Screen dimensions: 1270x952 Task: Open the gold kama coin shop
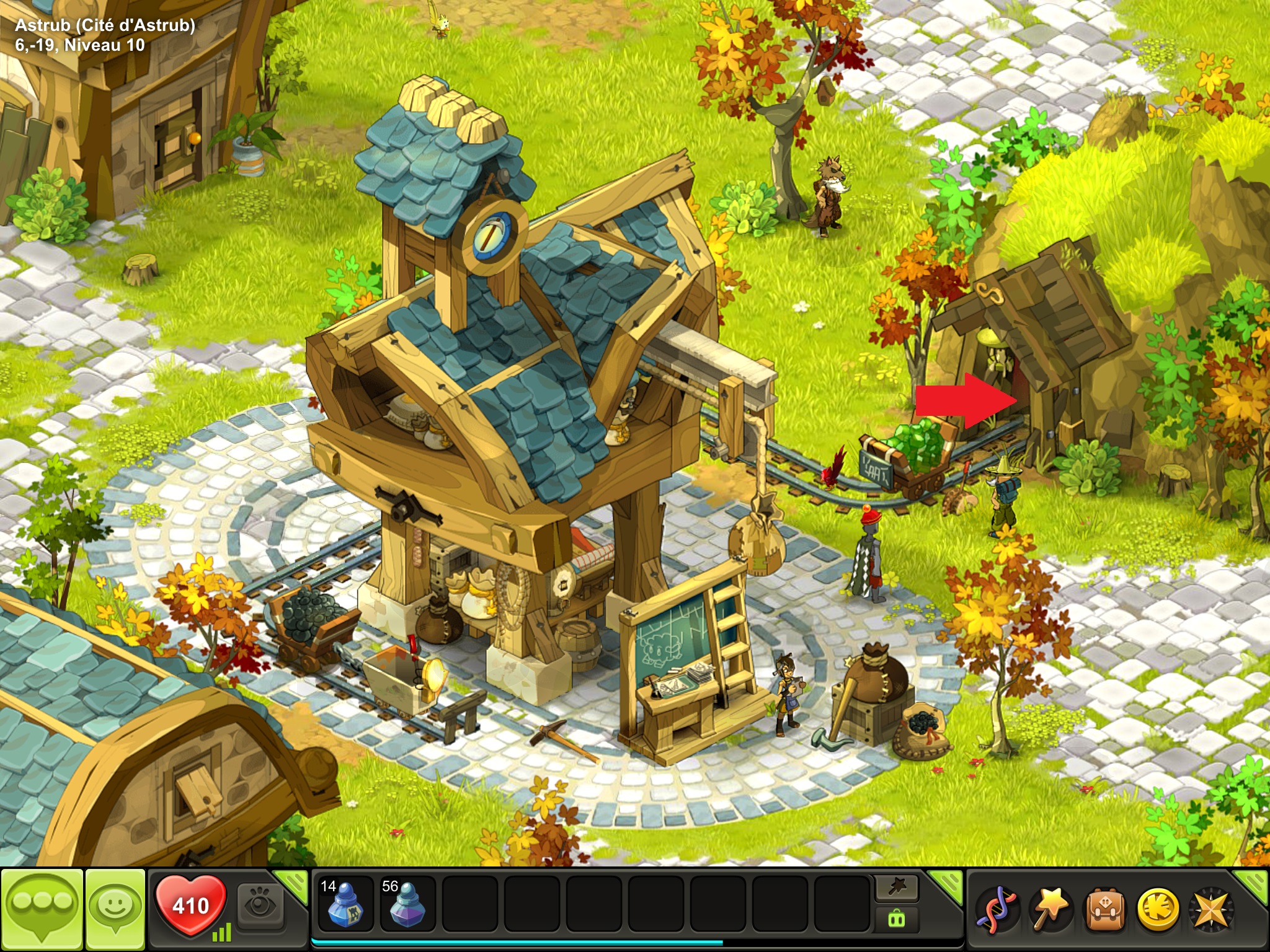click(x=1157, y=910)
